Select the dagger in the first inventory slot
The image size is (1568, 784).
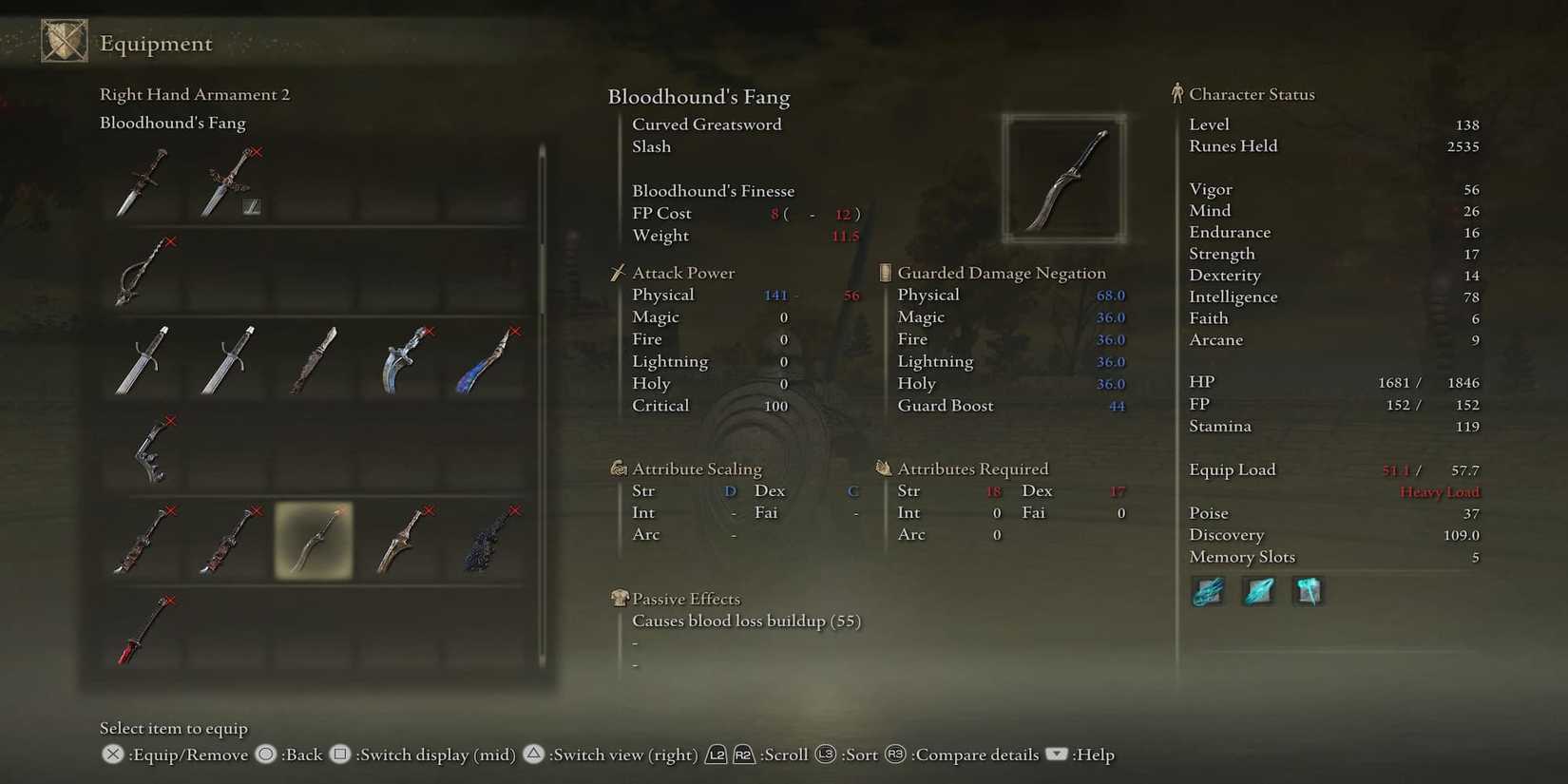point(143,181)
